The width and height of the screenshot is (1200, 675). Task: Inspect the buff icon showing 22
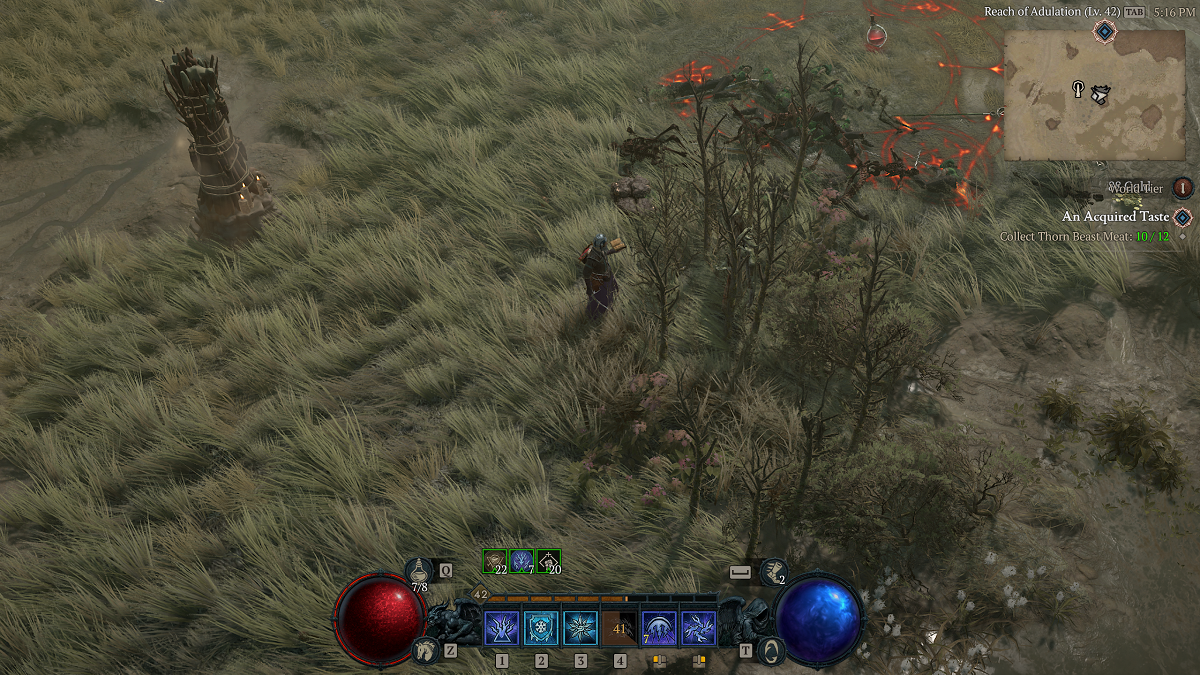(495, 561)
